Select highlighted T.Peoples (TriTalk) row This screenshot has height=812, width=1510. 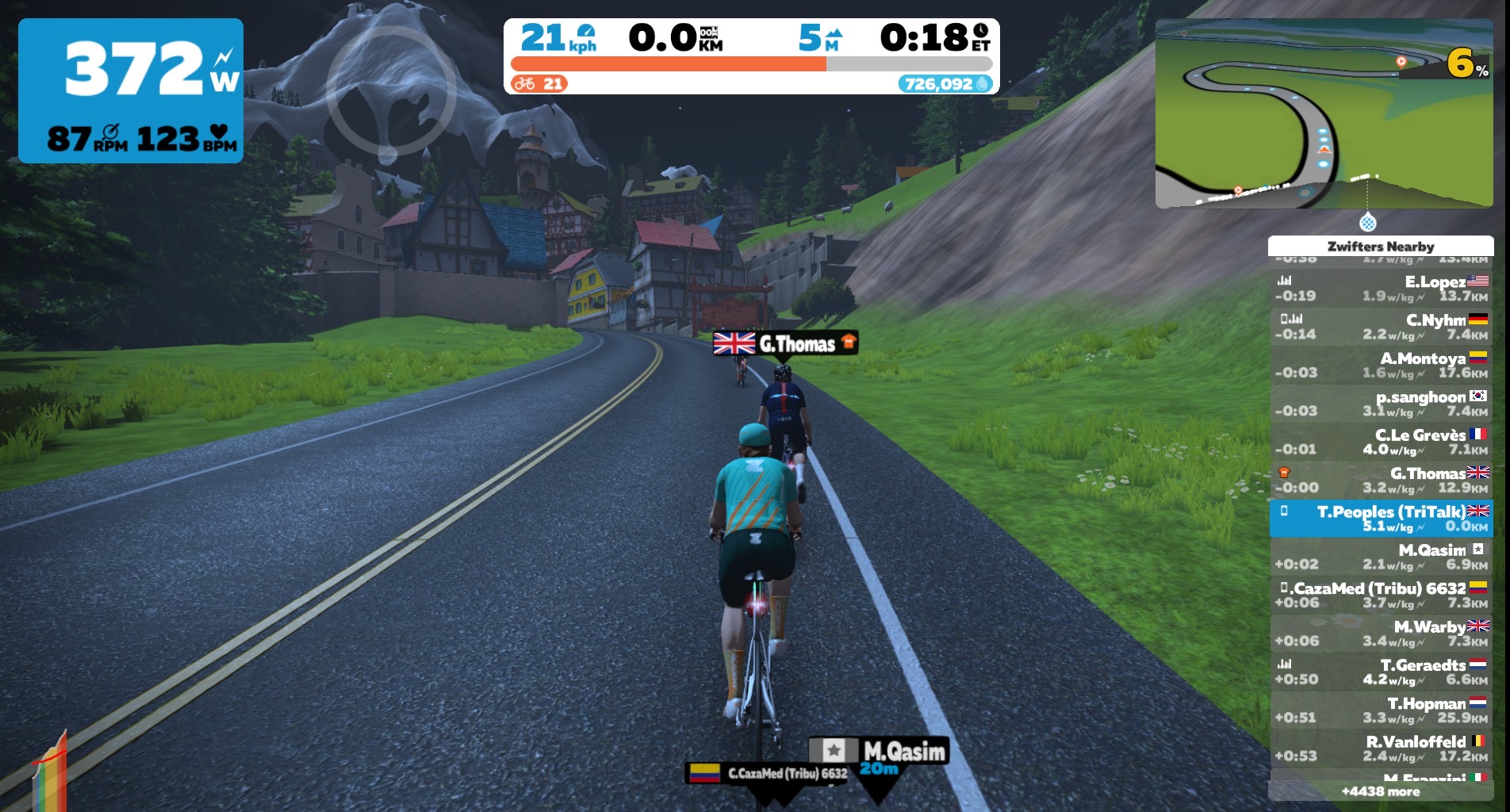point(1381,519)
